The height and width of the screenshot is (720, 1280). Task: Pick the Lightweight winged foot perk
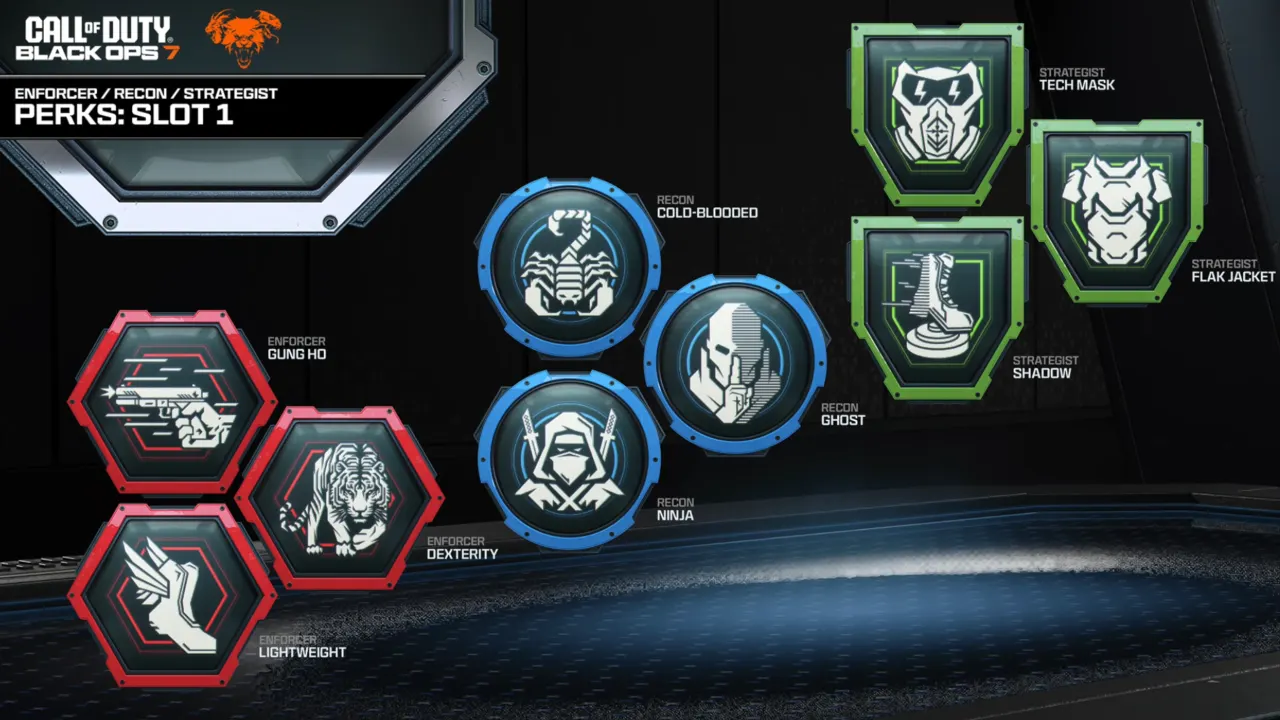coord(172,596)
